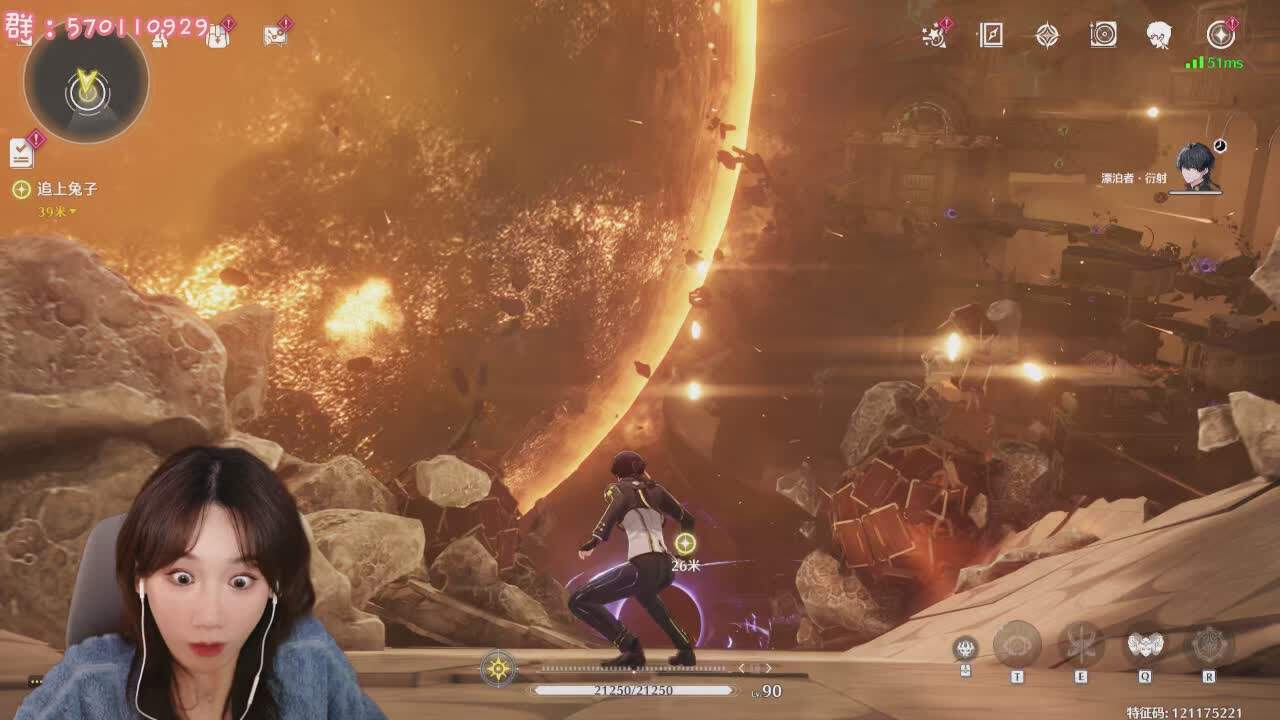Select the 漂泊者·衍射 party member portrait
Viewport: 1280px width, 720px height.
pos(1196,168)
